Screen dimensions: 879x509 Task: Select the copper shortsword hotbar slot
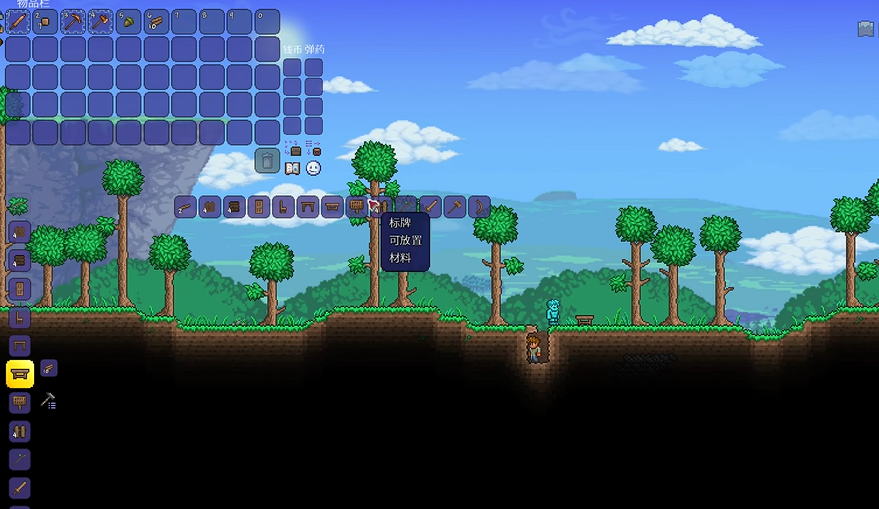18,21
